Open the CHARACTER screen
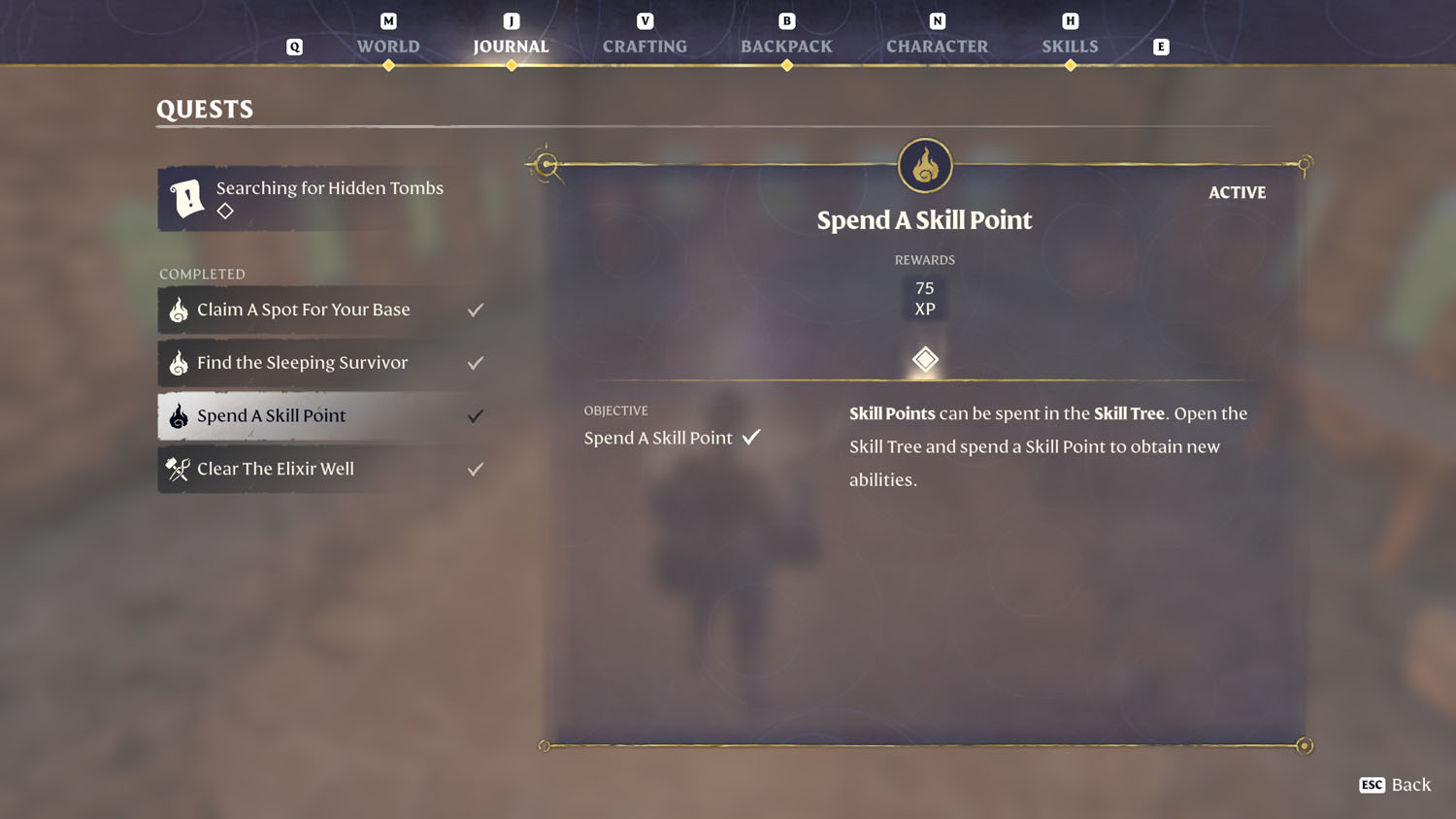The height and width of the screenshot is (819, 1456). coord(937,46)
